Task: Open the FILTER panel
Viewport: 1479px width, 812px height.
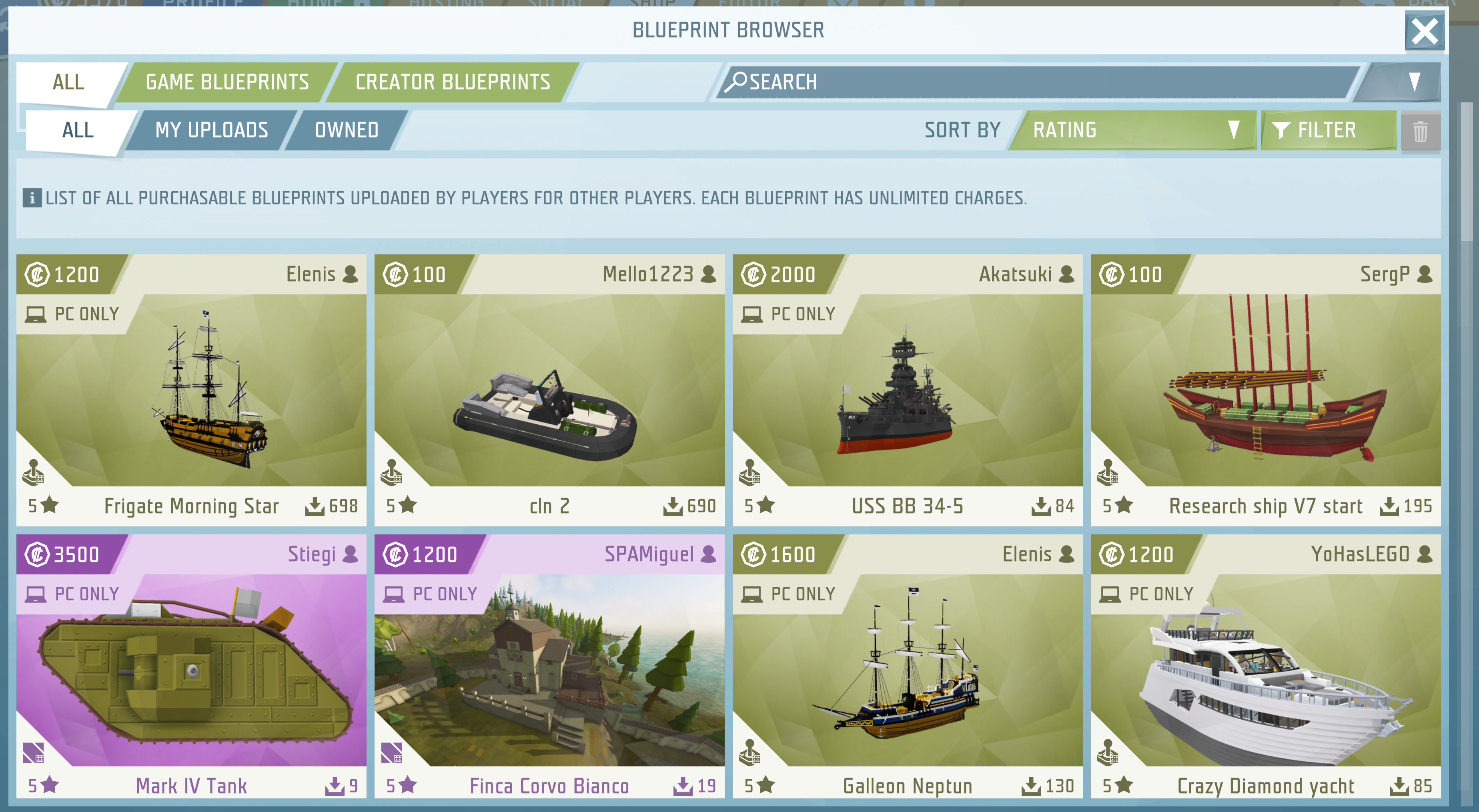Action: (1326, 130)
